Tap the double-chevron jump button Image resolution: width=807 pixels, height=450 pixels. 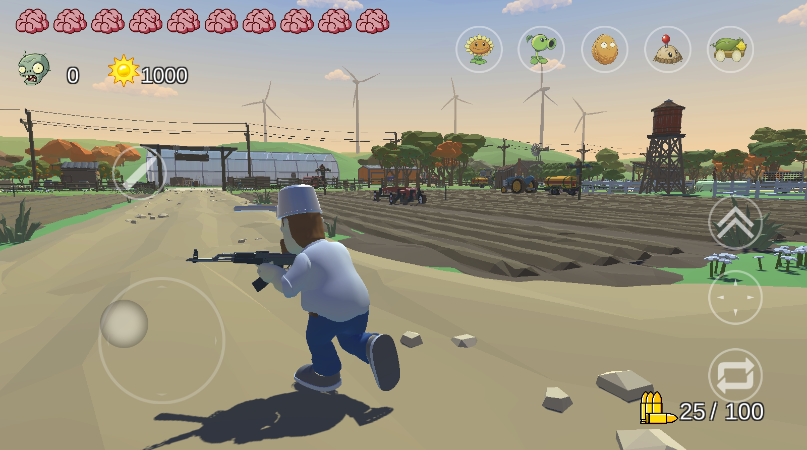(735, 222)
